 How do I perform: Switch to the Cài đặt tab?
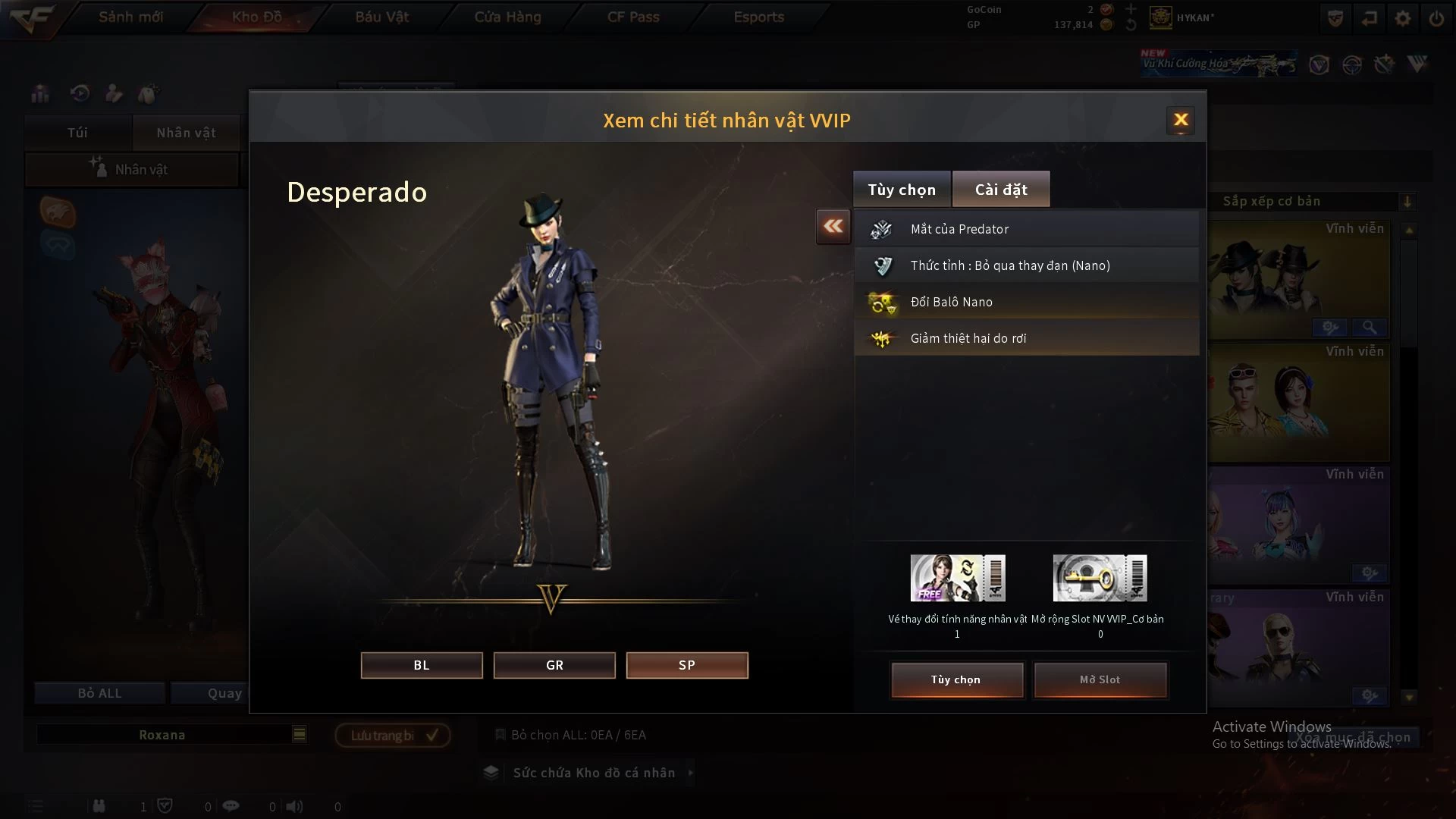[1001, 190]
